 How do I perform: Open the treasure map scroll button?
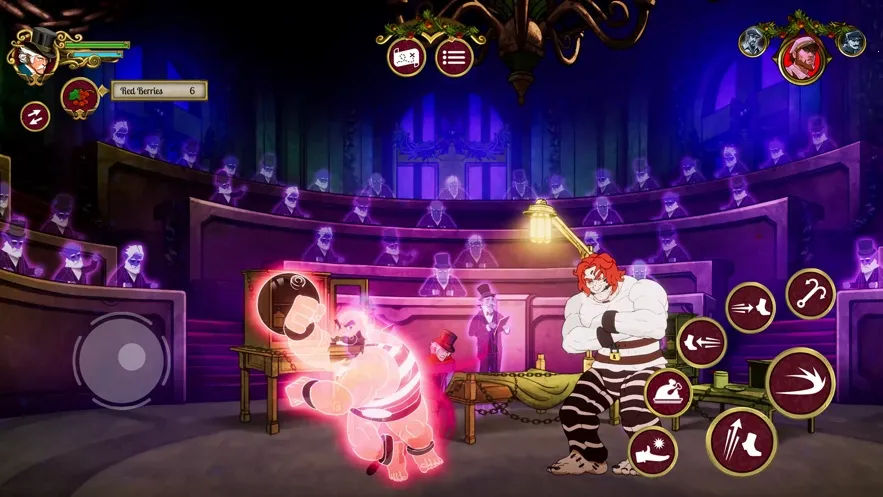[x=407, y=56]
